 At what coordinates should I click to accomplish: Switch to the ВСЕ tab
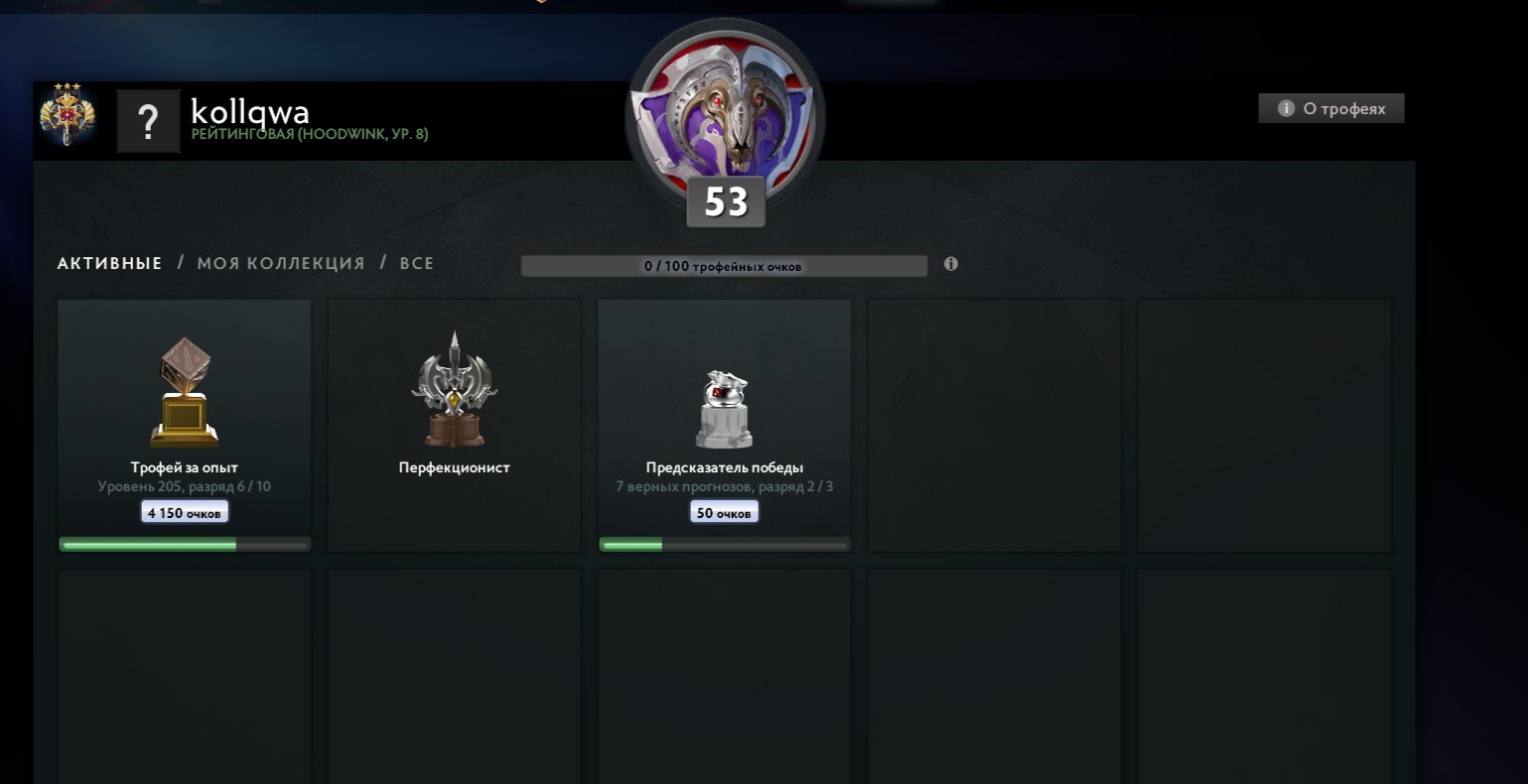(x=417, y=263)
